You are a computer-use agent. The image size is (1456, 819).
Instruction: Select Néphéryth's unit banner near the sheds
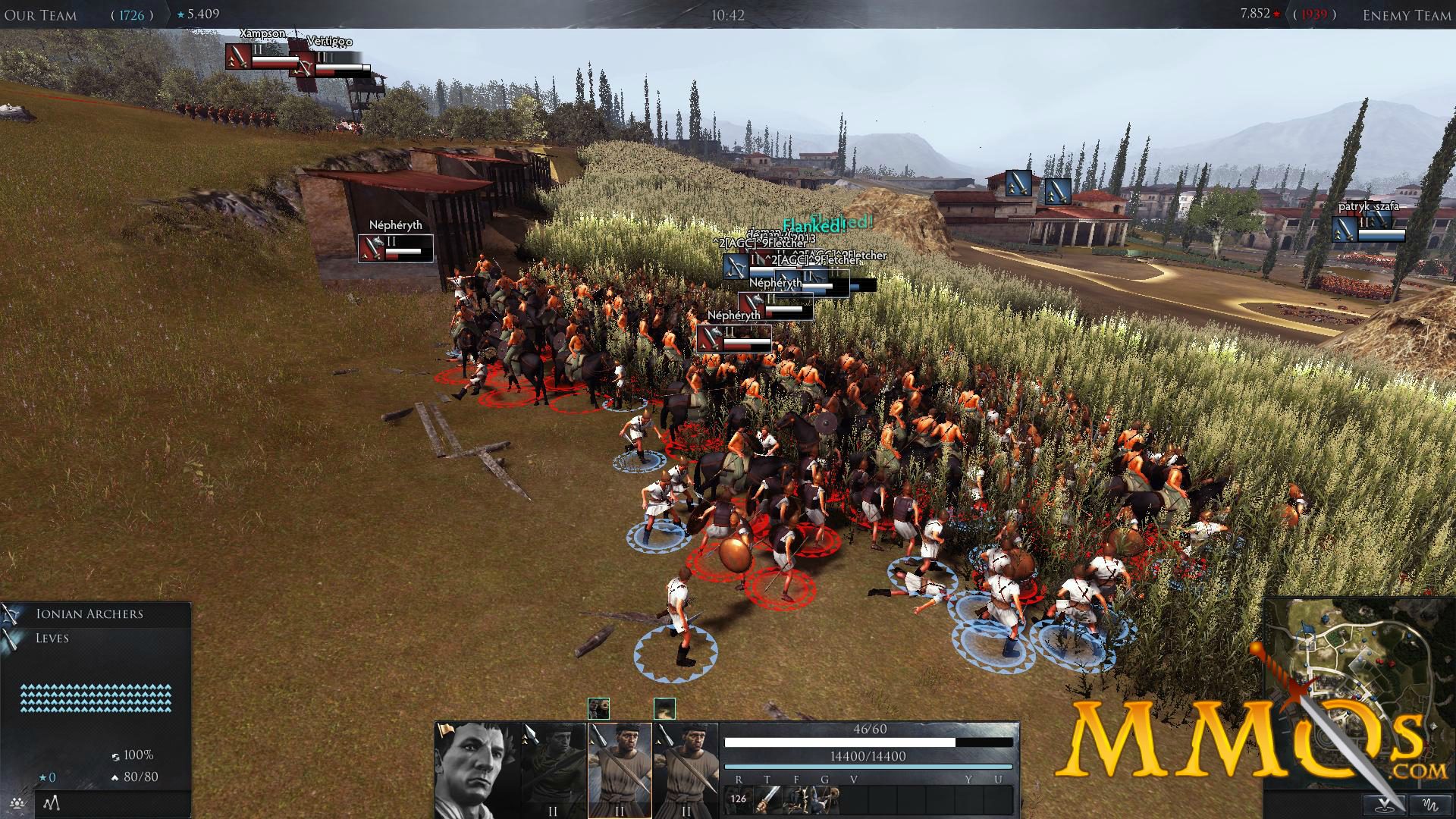pos(395,248)
